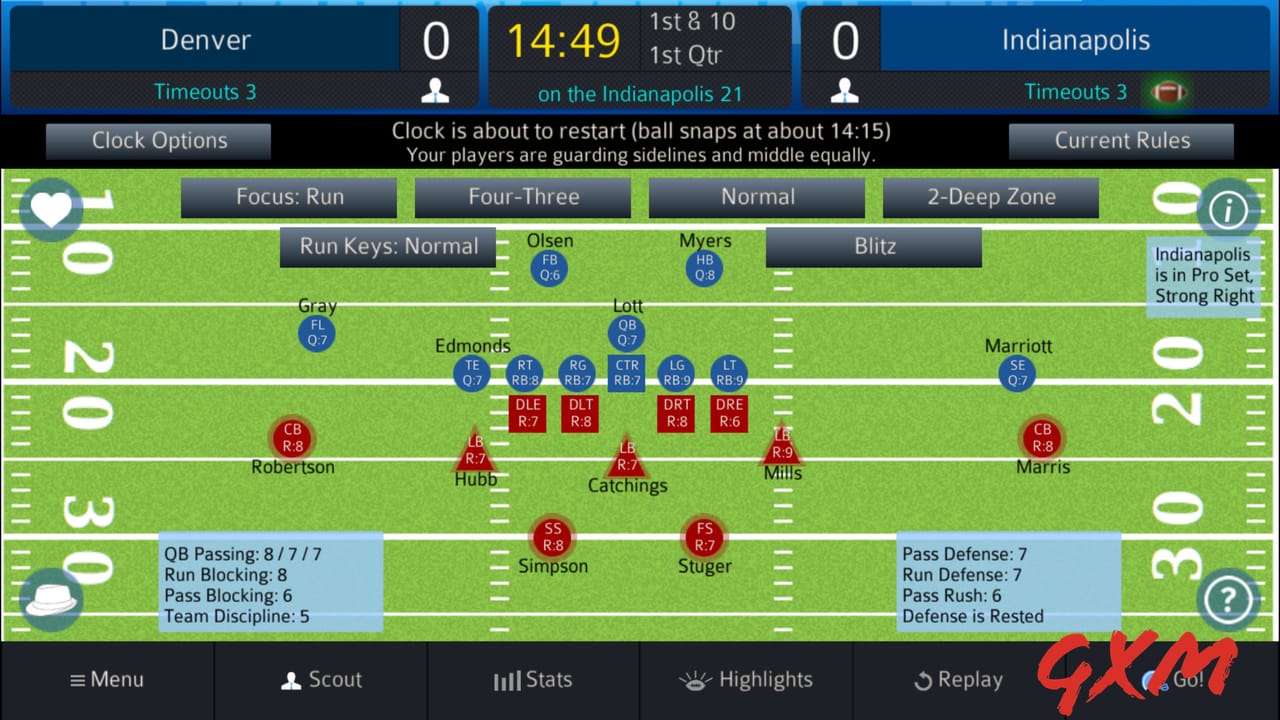Toggle the Blitz setting

[x=872, y=247]
